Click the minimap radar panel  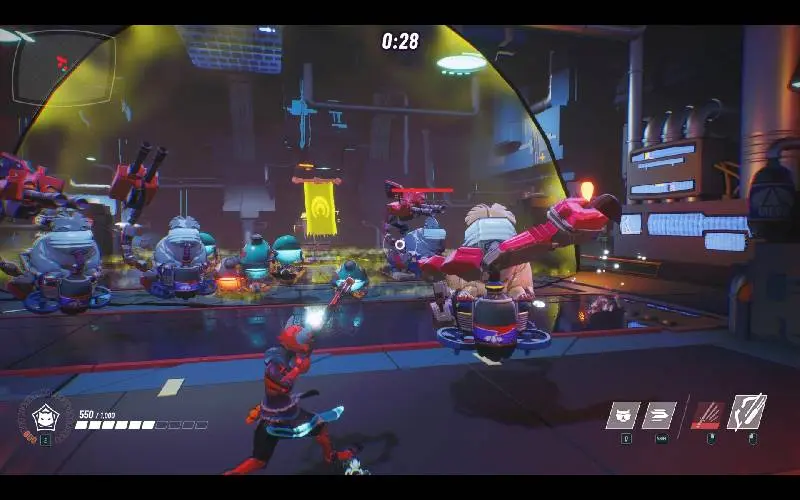(64, 68)
